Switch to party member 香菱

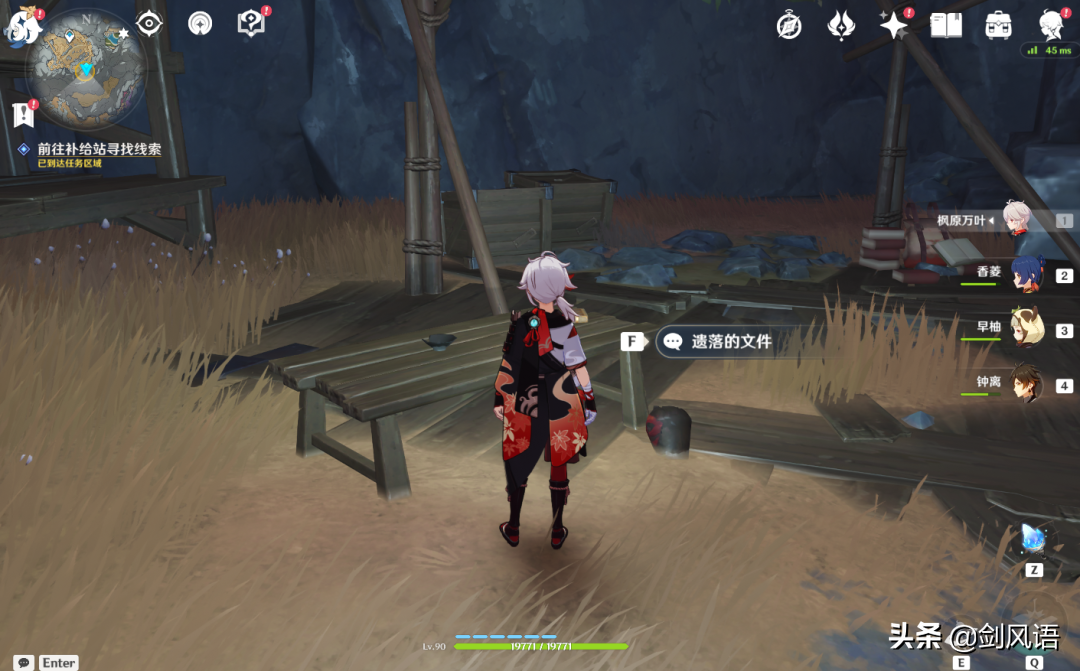click(1025, 275)
